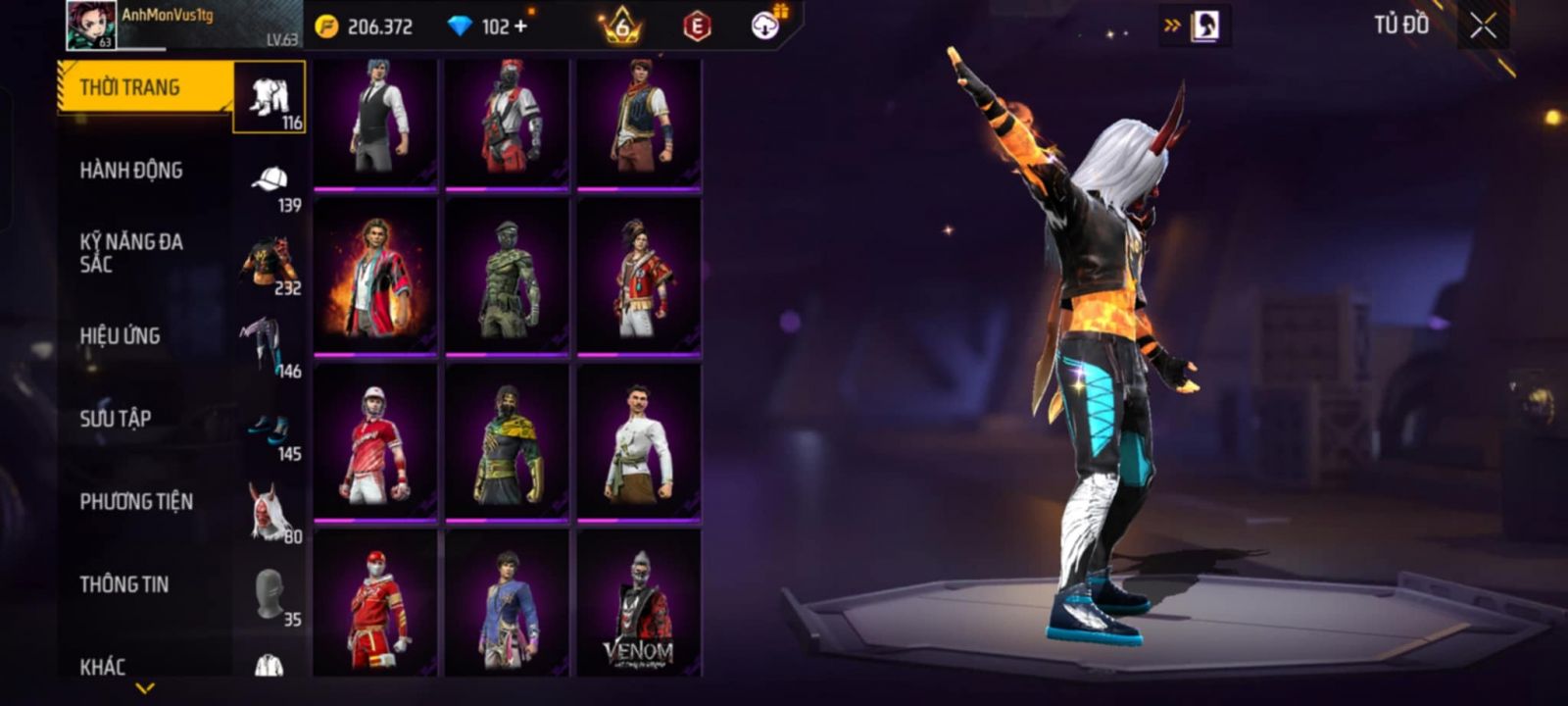Close the Tủ Đồ wardrobe screen
This screenshot has height=706, width=1568.
(1483, 26)
